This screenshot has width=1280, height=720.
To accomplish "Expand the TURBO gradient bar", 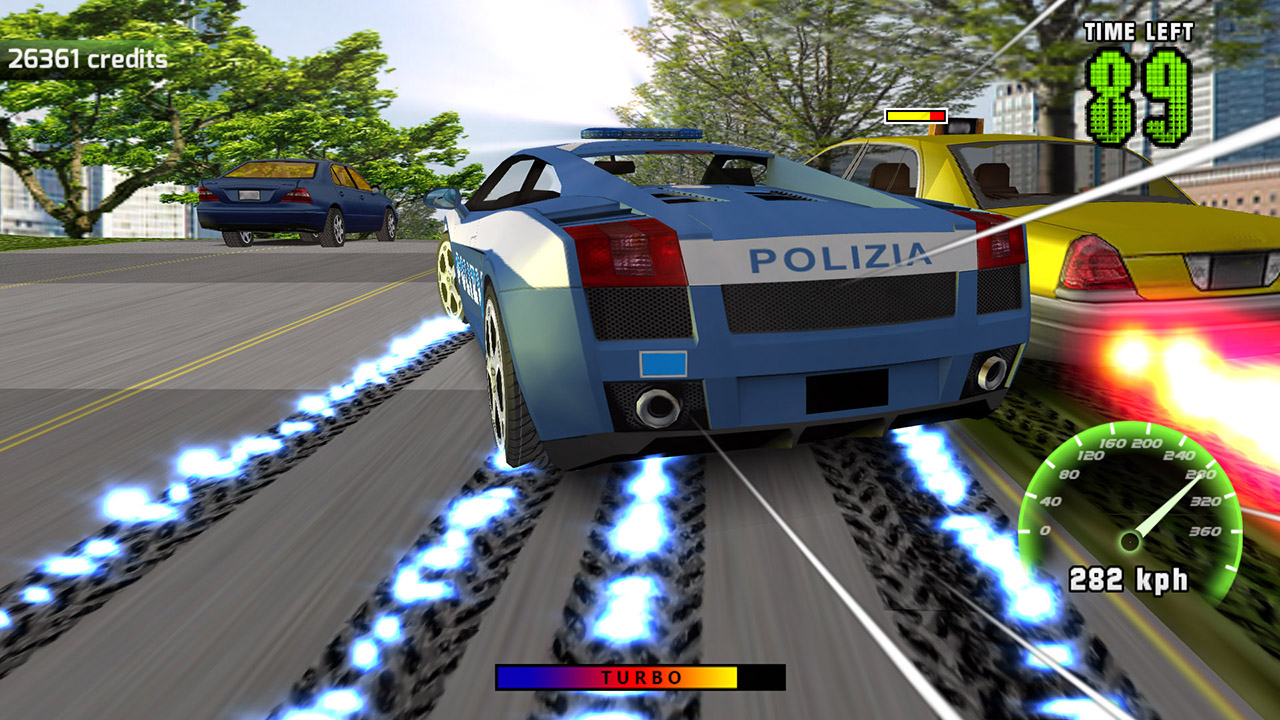I will tap(640, 677).
